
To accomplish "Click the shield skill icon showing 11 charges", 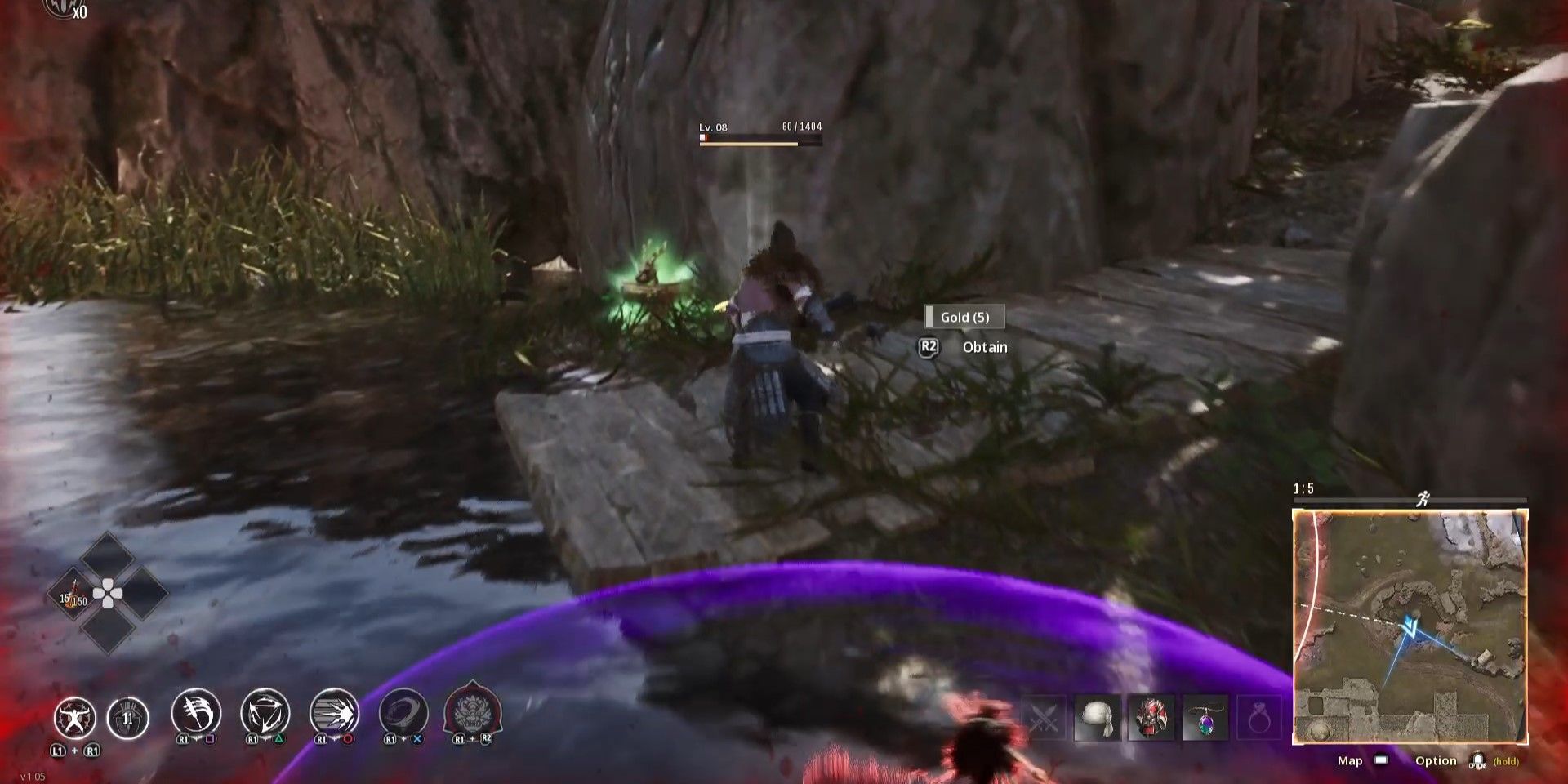I will point(127,716).
